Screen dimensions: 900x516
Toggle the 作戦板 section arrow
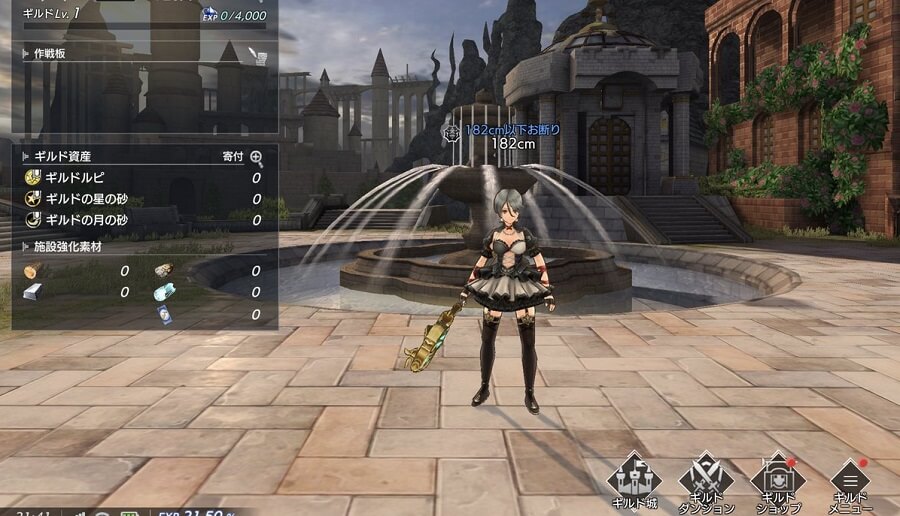(25, 53)
